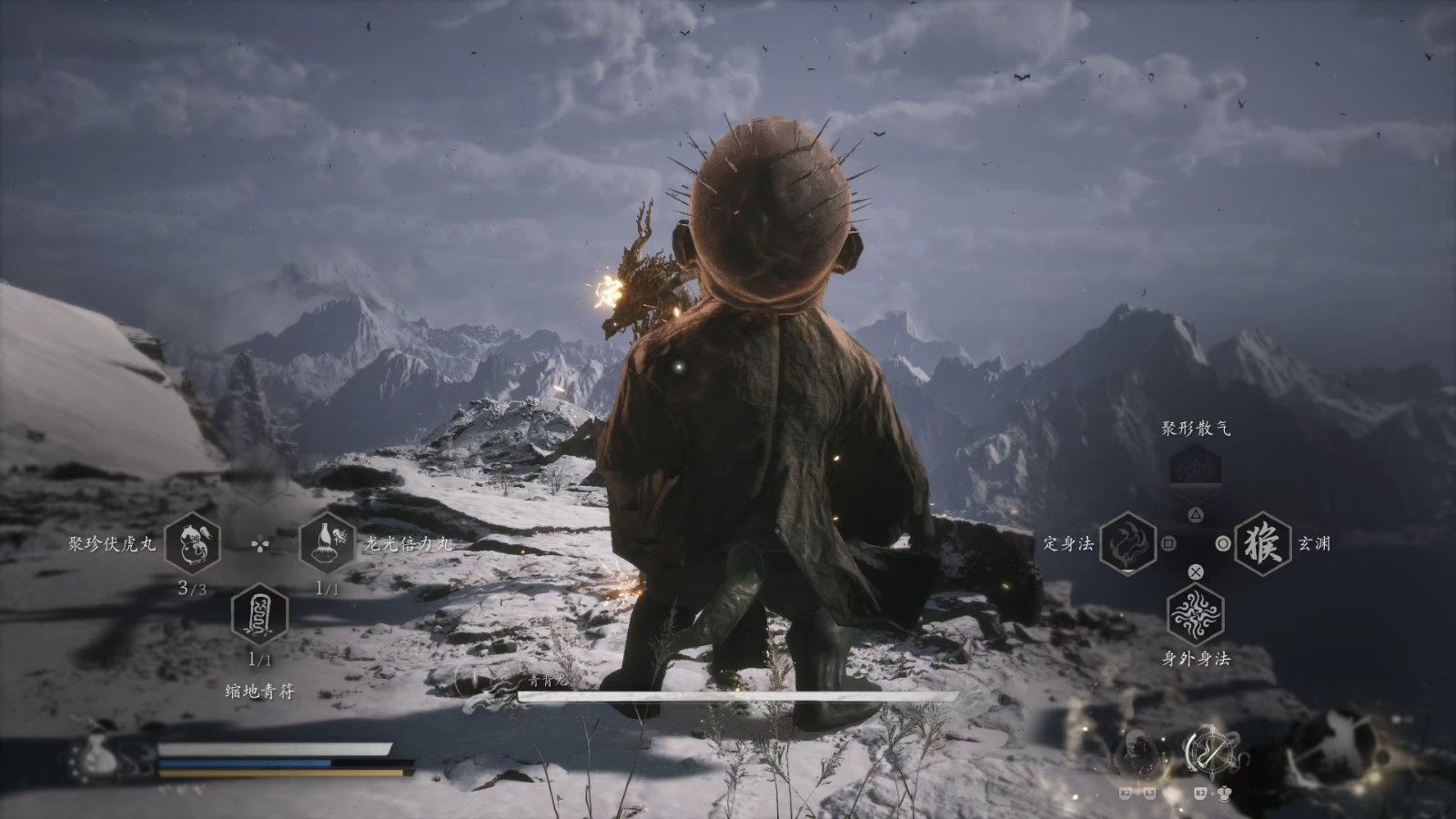Summon the spirit skill portrait icon
The width and height of the screenshot is (1456, 819).
pyautogui.click(x=1137, y=753)
